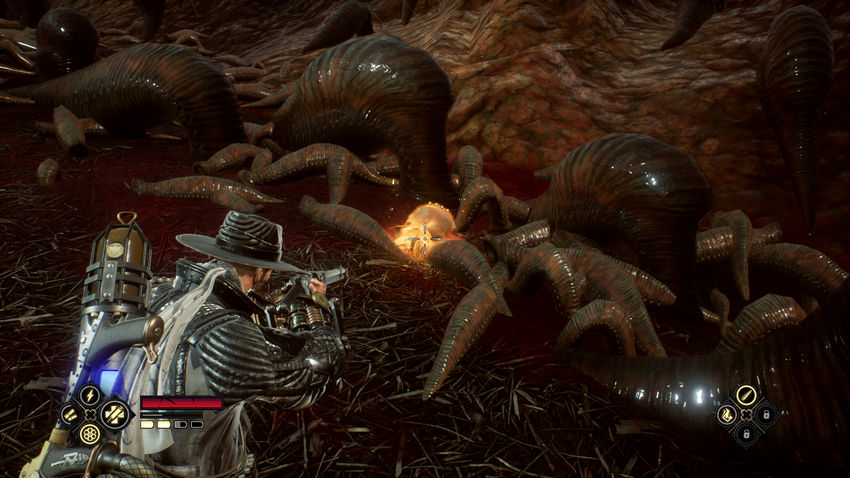
Task: Switch to the flame weapon icon
Action: [x=725, y=413]
